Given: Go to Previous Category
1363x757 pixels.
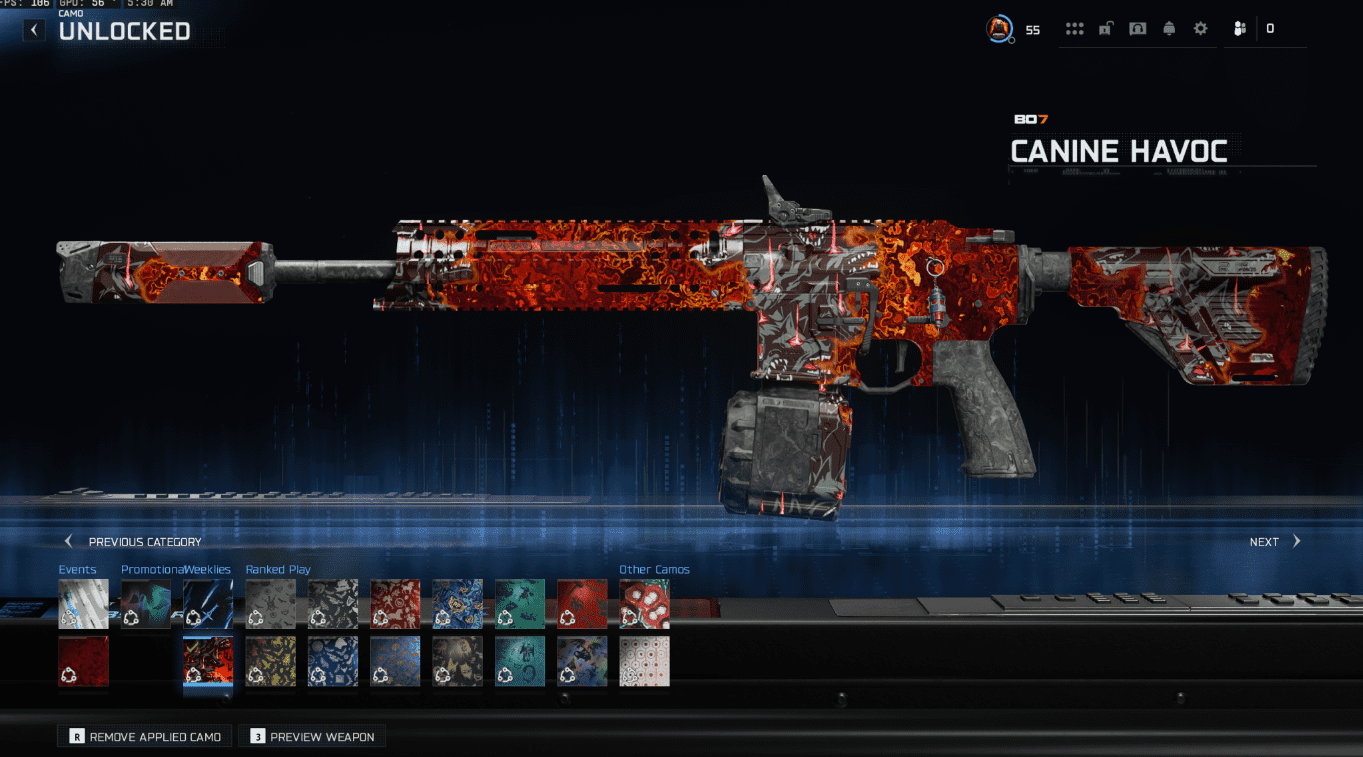Looking at the screenshot, I should coord(134,542).
